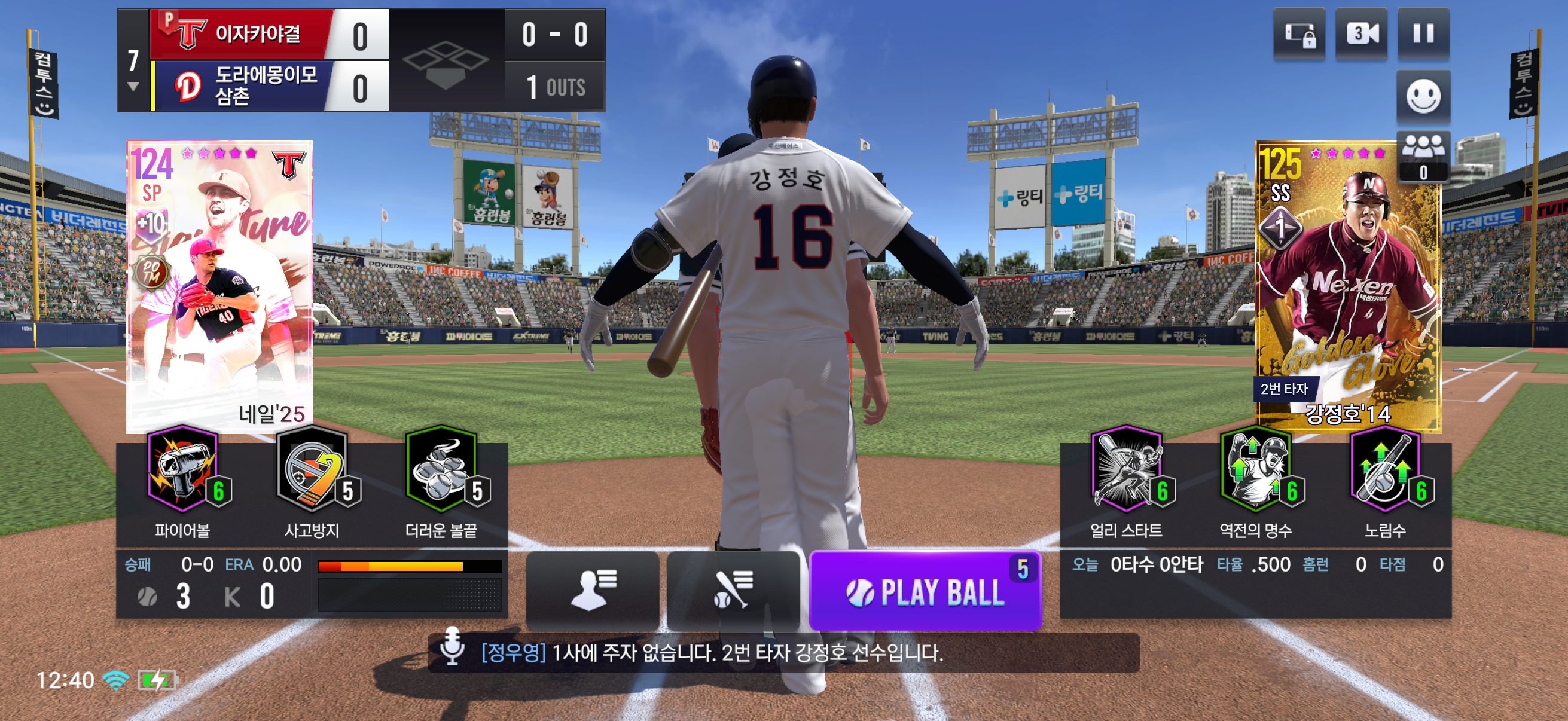
Task: Open the batting strategy options
Action: [733, 589]
